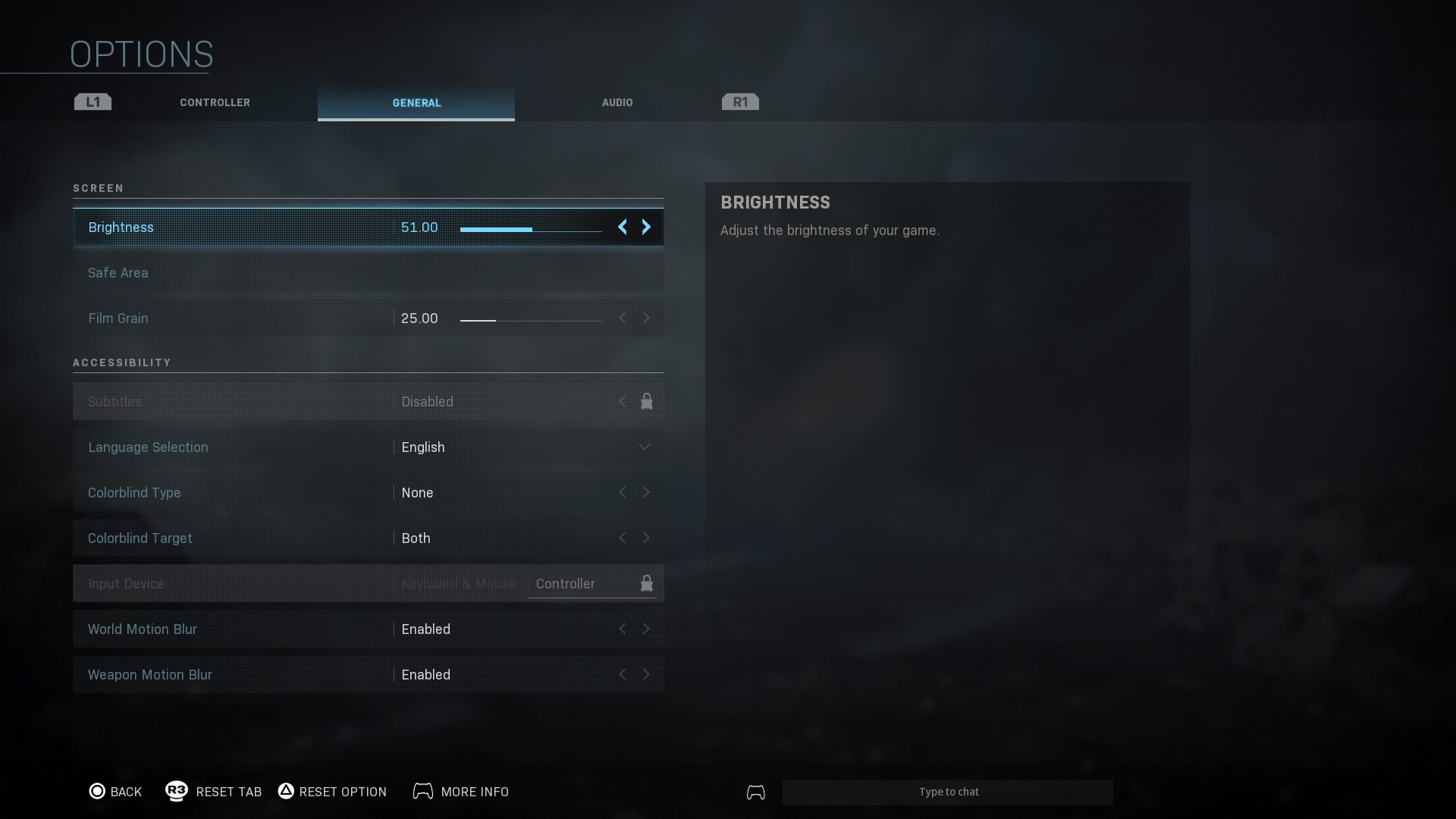The image size is (1456, 819).
Task: Click the Type to chat field
Action: (948, 792)
